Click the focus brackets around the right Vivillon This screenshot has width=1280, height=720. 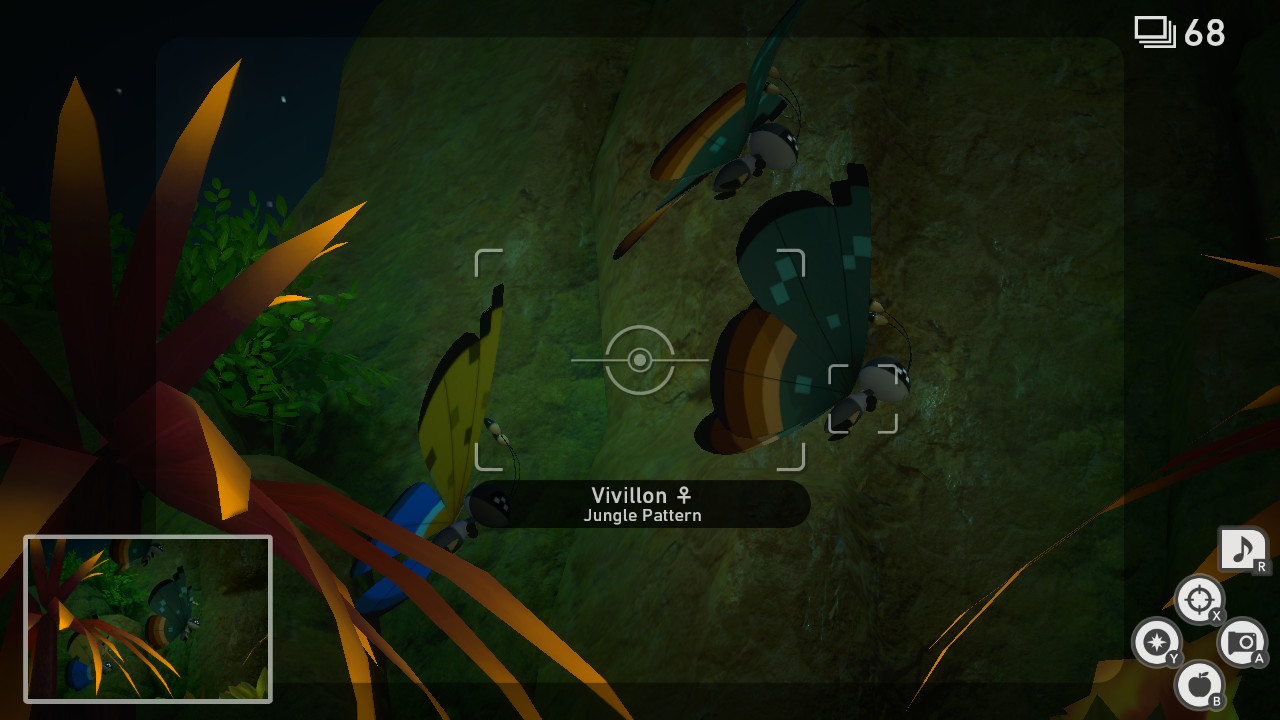click(863, 400)
